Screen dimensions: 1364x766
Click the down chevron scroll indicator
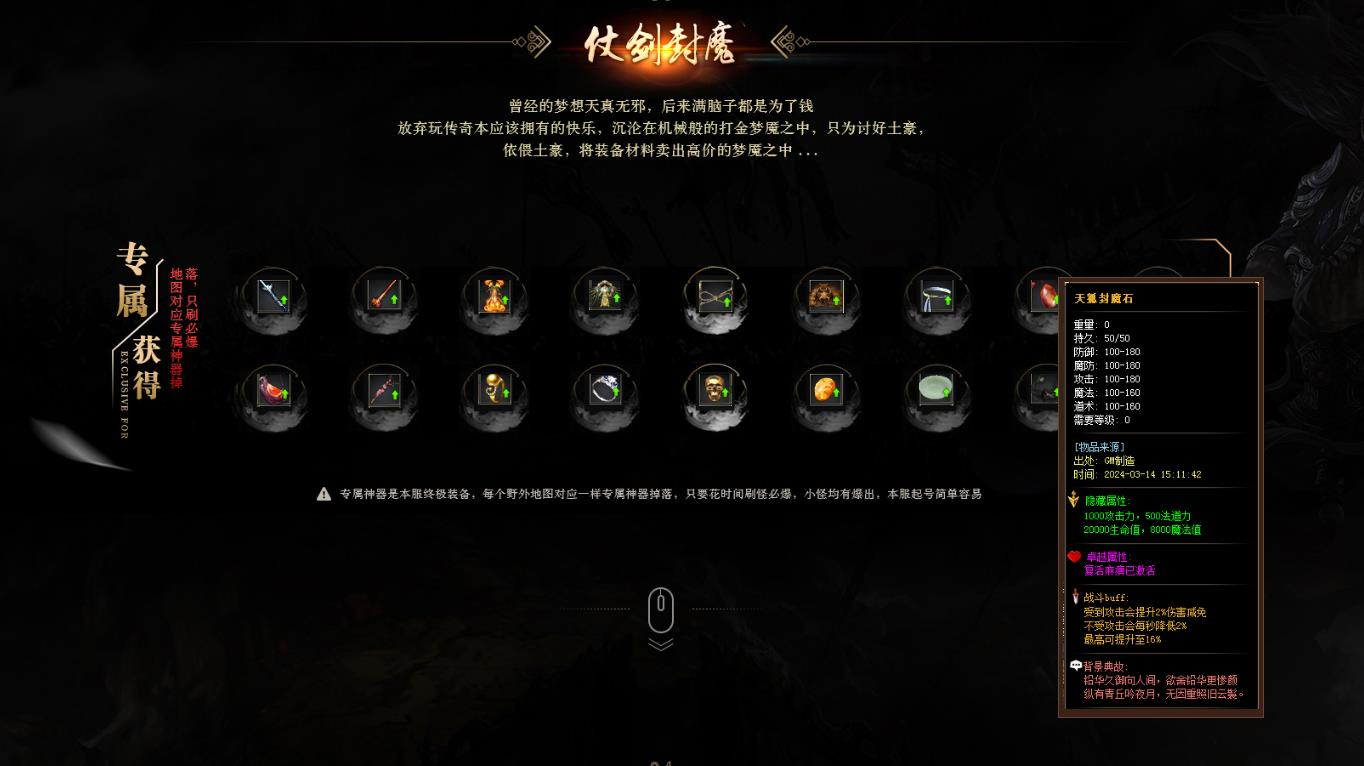[661, 645]
